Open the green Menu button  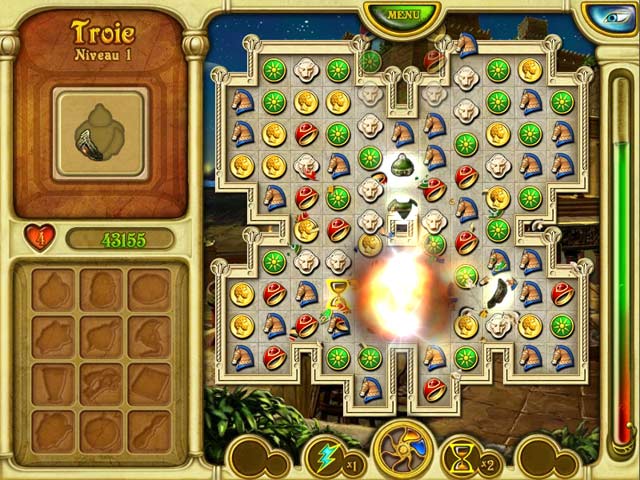[403, 15]
